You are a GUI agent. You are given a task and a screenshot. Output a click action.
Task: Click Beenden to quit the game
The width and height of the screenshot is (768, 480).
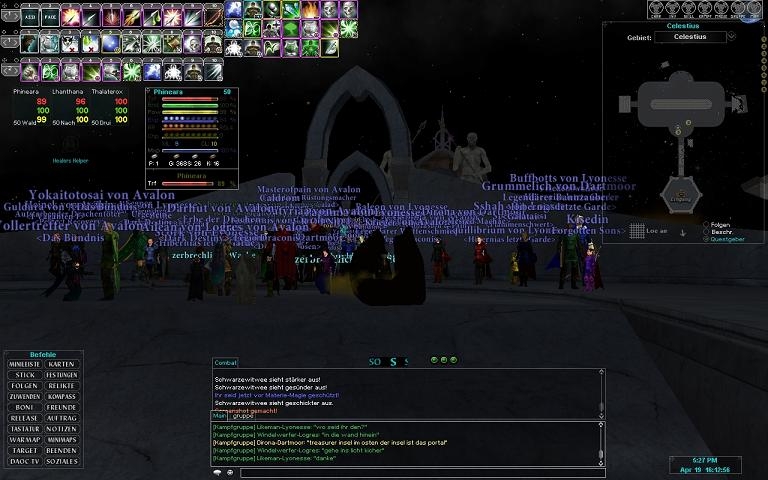[61, 450]
